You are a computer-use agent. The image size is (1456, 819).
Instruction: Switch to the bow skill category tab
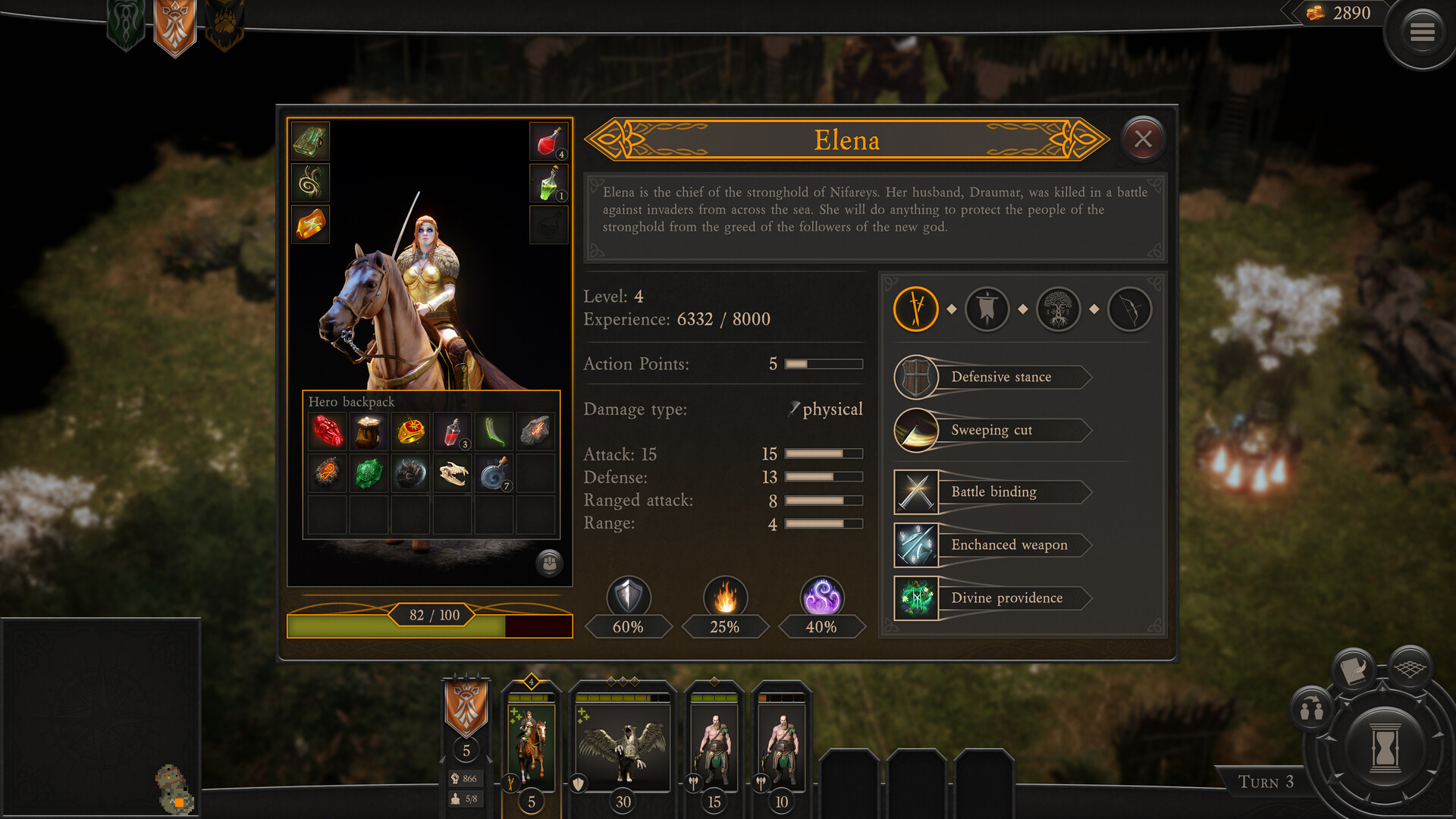1129,309
